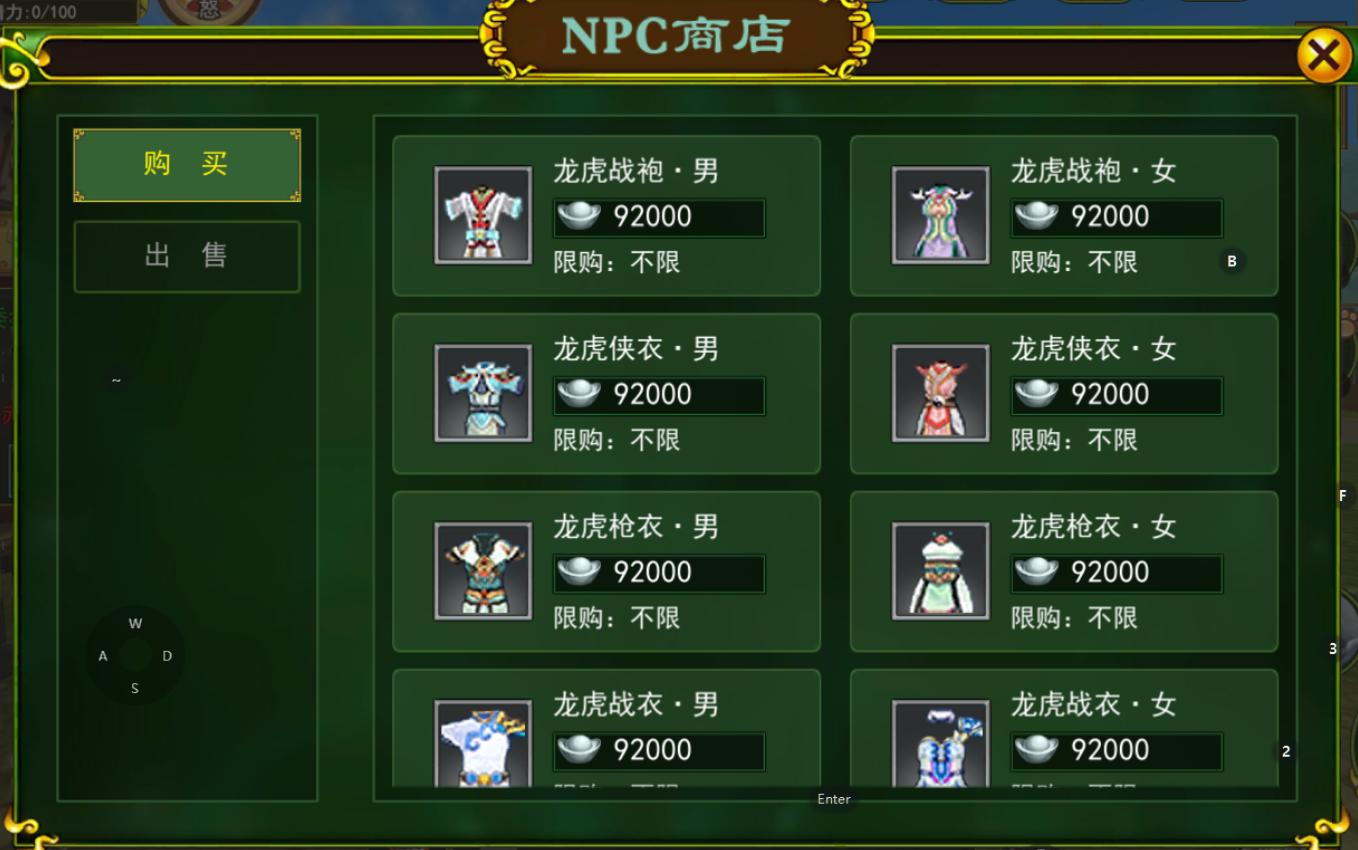1358x850 pixels.
Task: Click the 龙虎枪衣·男 clothing icon
Action: coord(484,571)
